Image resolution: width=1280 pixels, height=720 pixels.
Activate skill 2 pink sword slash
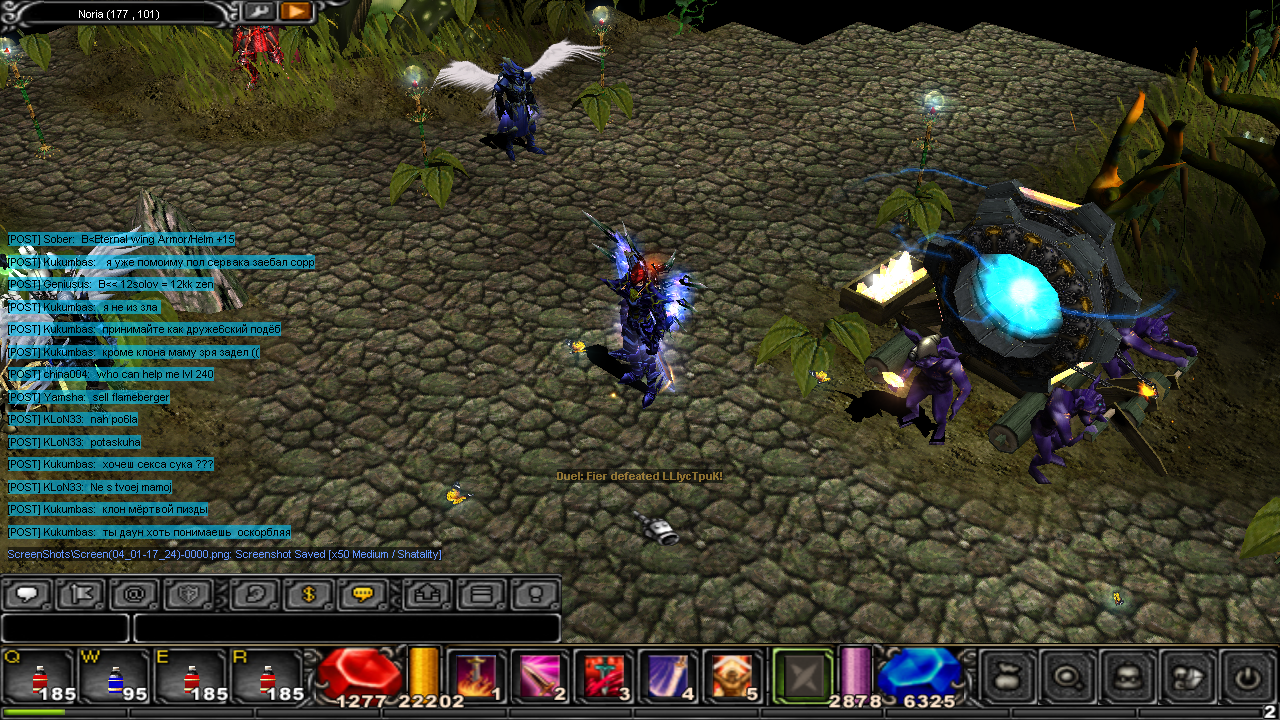pyautogui.click(x=538, y=677)
